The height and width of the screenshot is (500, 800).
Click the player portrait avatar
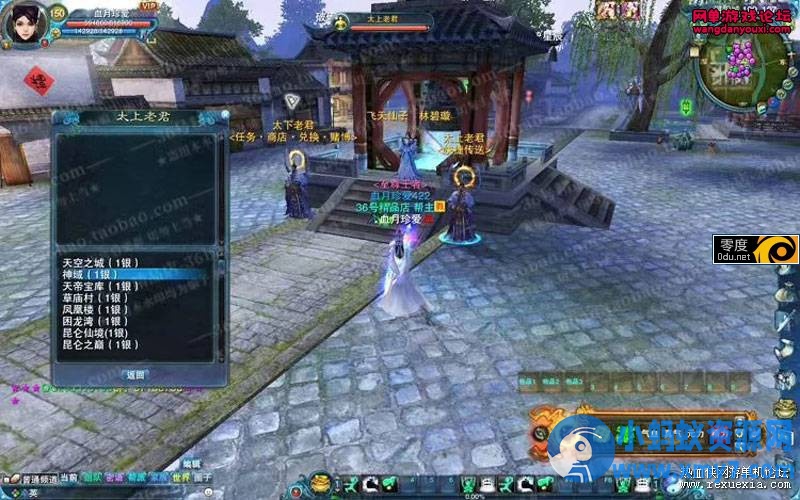click(24, 24)
